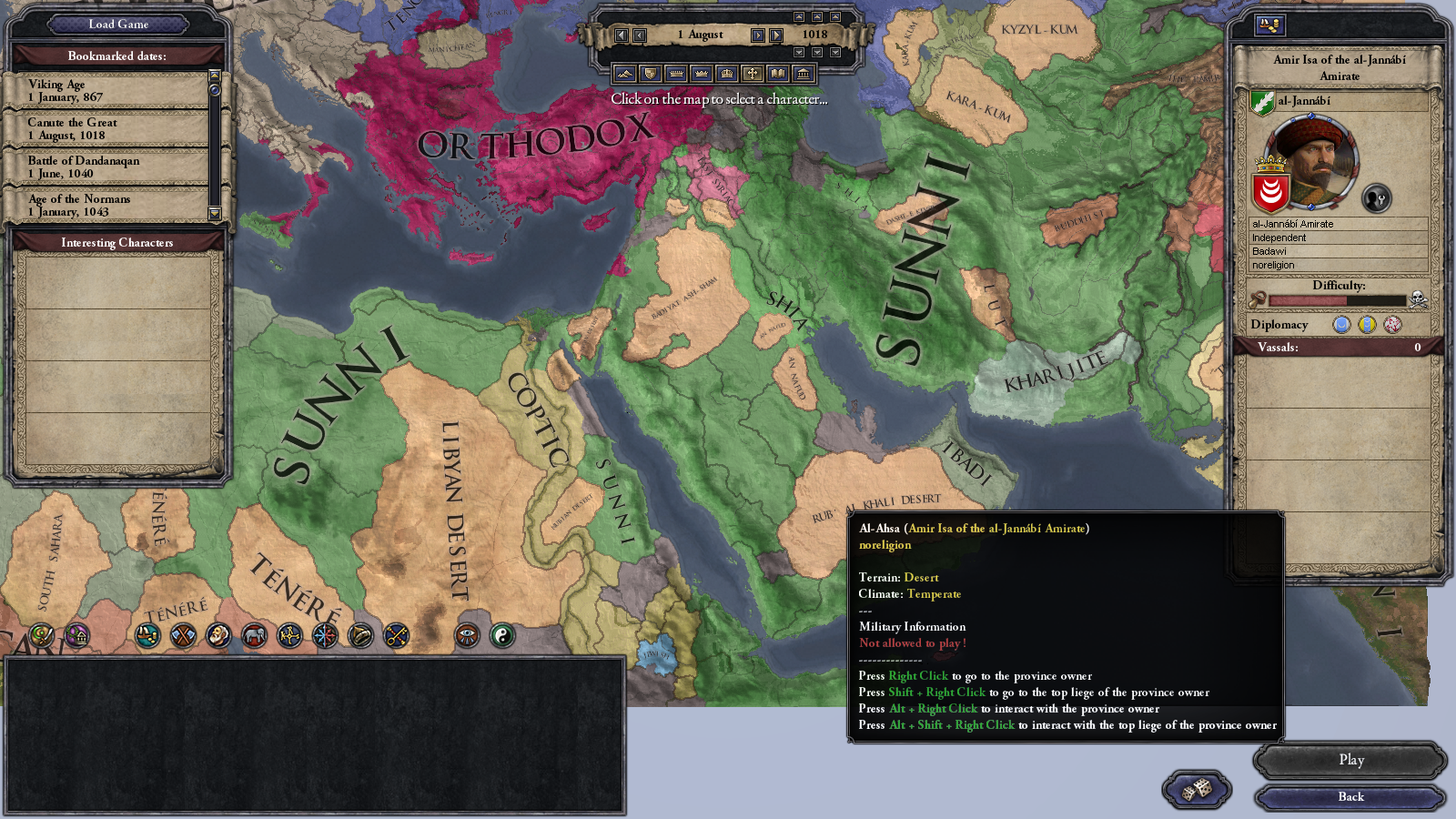Click the blue smiling diplomacy face
Image resolution: width=1456 pixels, height=819 pixels.
(1341, 324)
